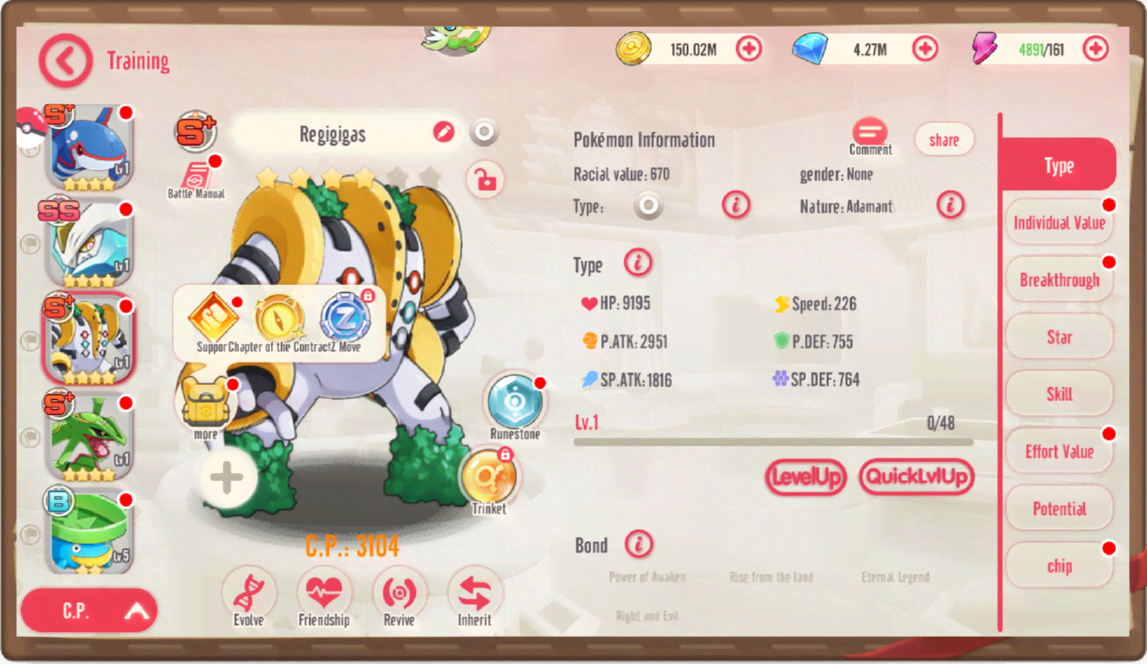Select Kyogre in the team list
The image size is (1147, 664).
click(x=89, y=146)
